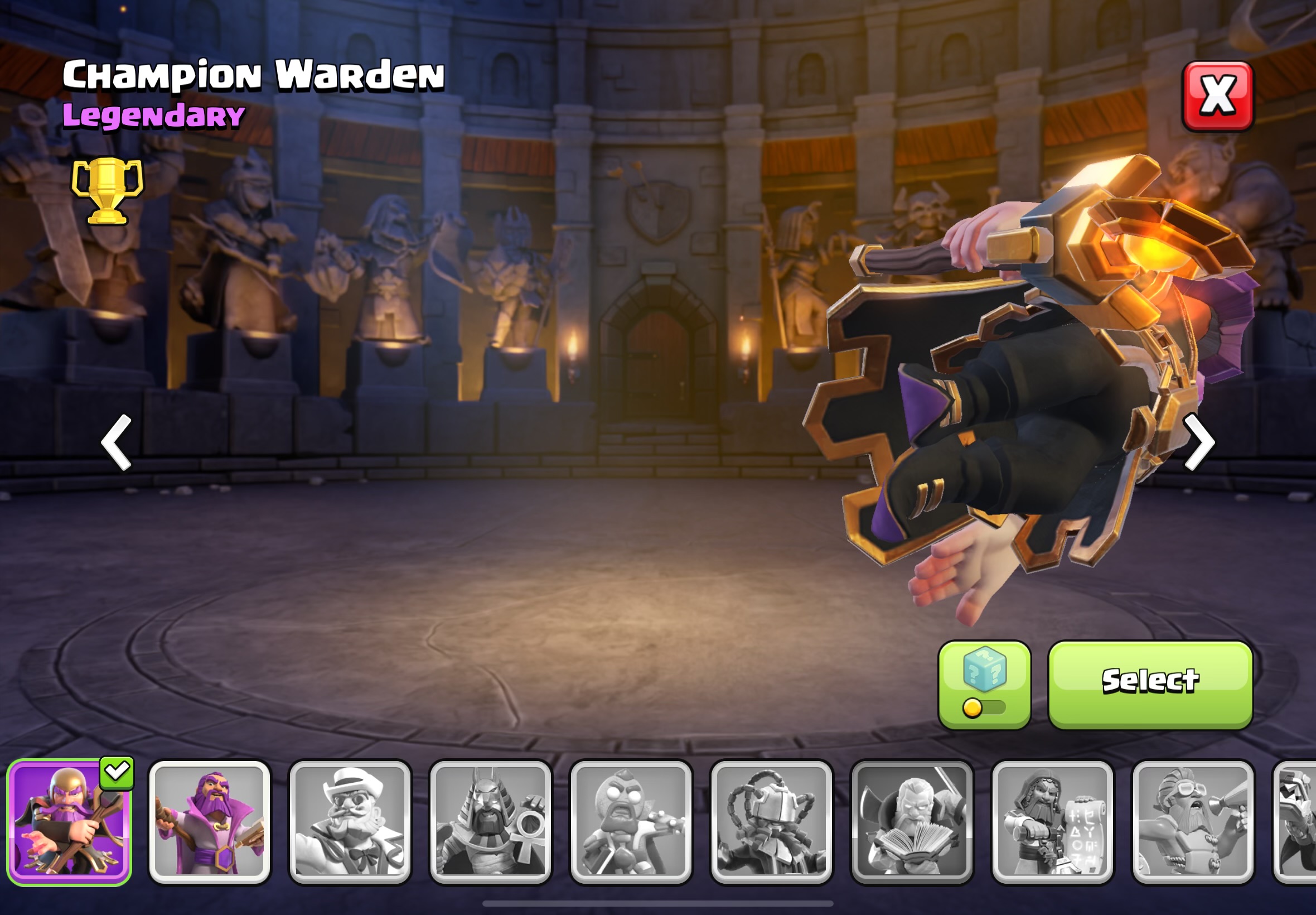Select the white-hat gentleman Warden skin
This screenshot has height=915, width=1316.
tap(350, 822)
